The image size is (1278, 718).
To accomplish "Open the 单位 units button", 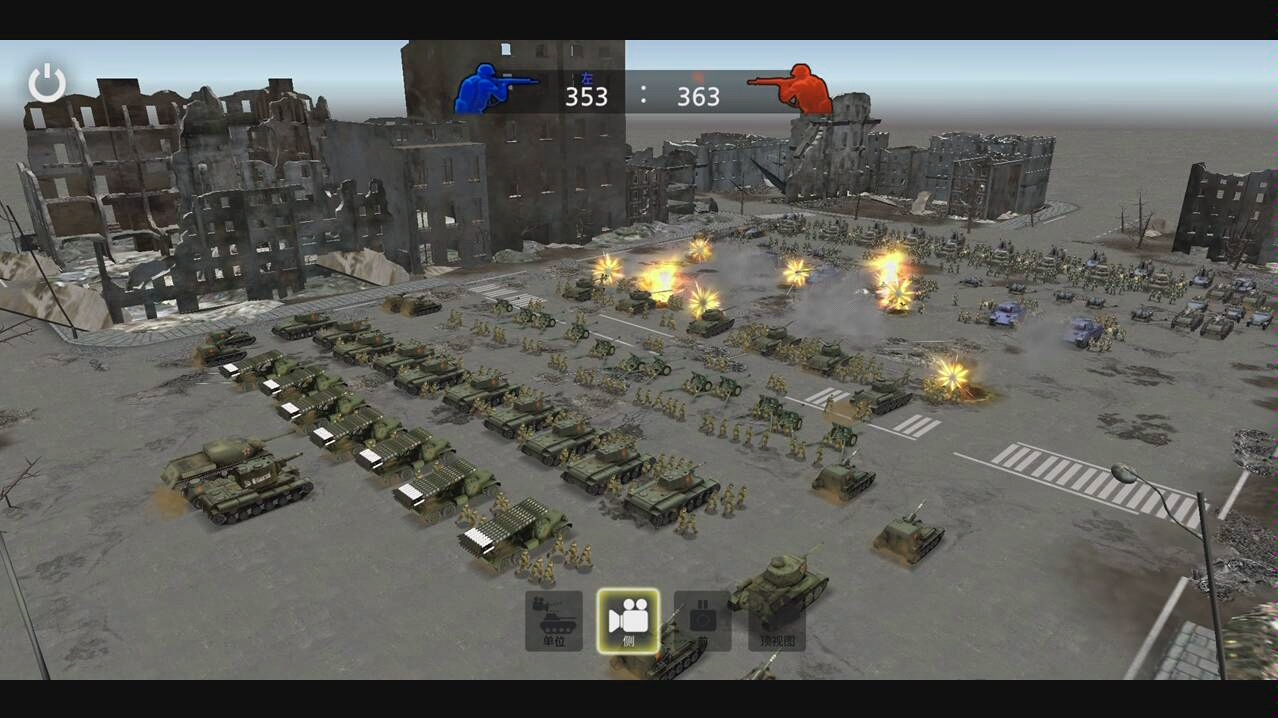I will pyautogui.click(x=554, y=620).
